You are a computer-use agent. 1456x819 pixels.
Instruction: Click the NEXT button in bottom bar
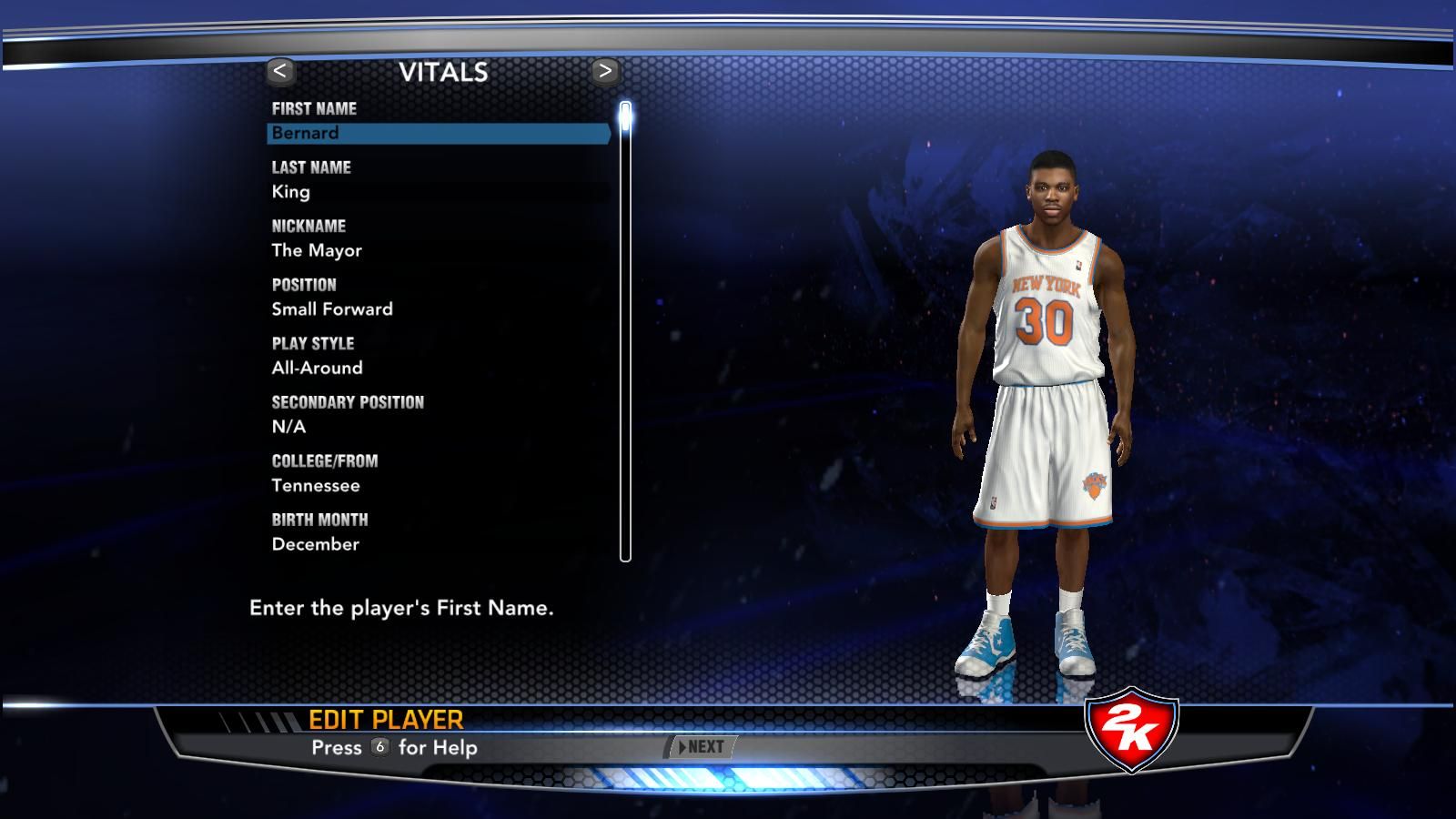(x=702, y=747)
